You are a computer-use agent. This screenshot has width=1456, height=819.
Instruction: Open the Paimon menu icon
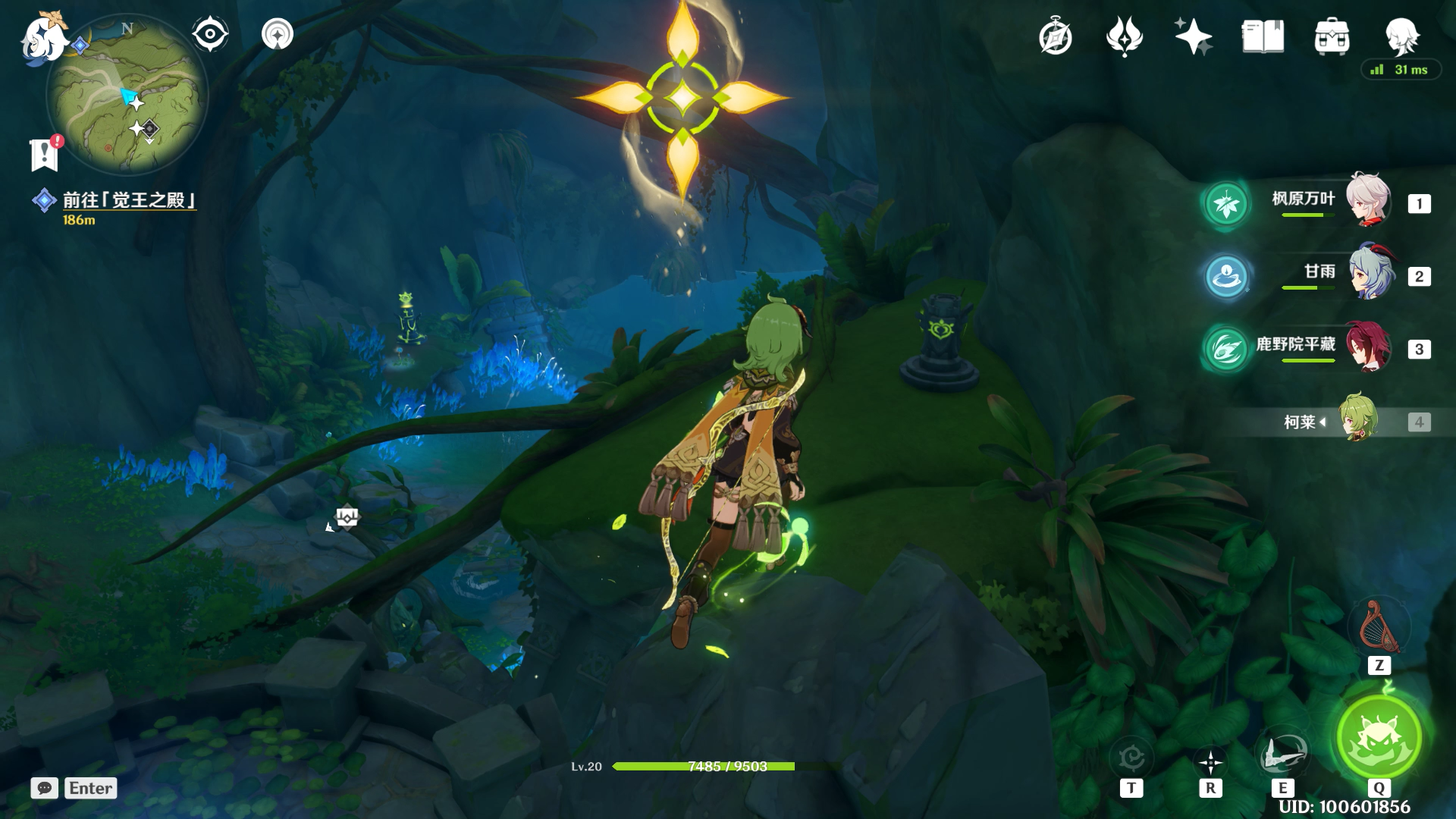click(43, 38)
